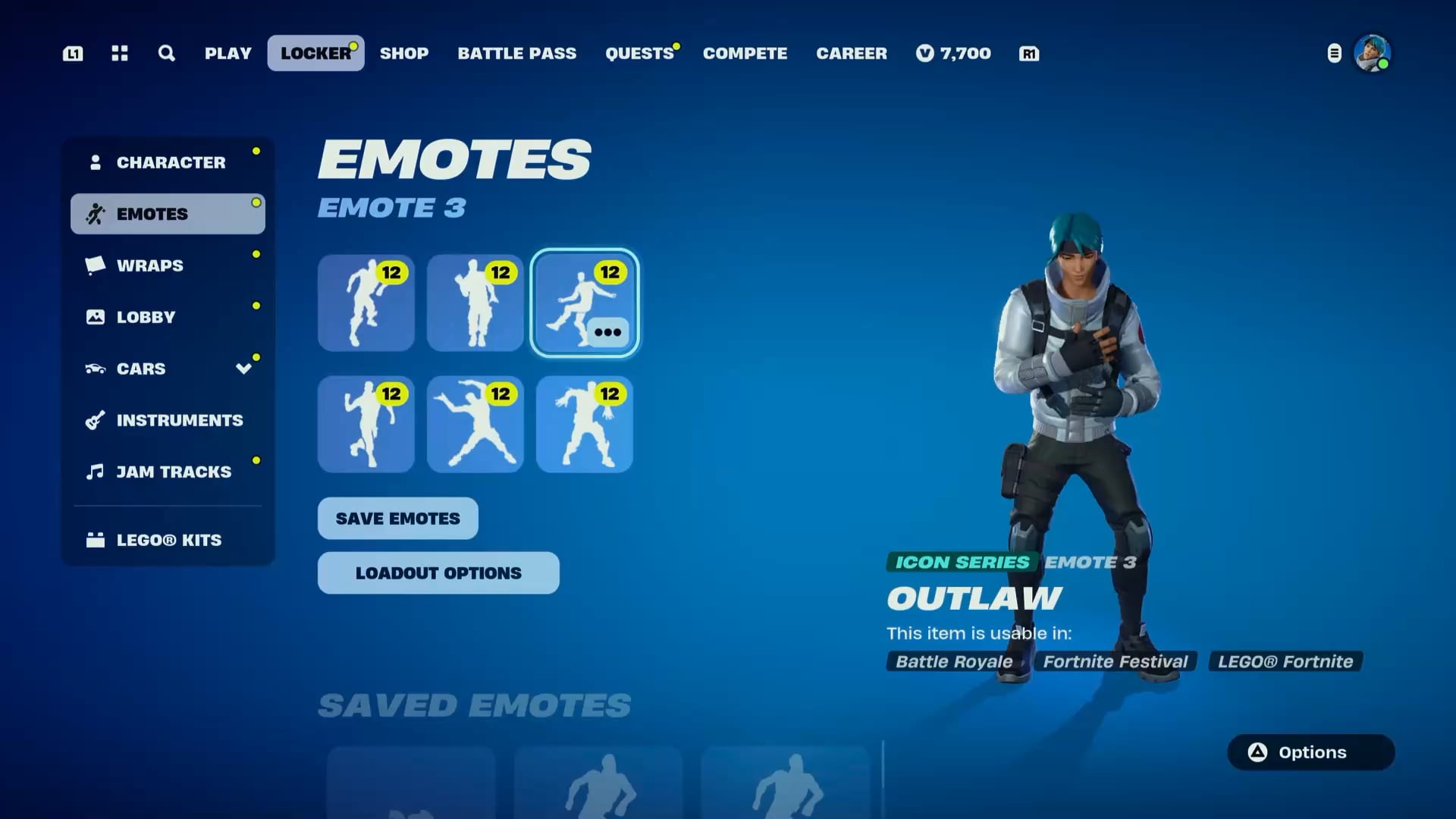Select the Emotes sidebar category
Image resolution: width=1456 pixels, height=819 pixels.
click(x=153, y=213)
